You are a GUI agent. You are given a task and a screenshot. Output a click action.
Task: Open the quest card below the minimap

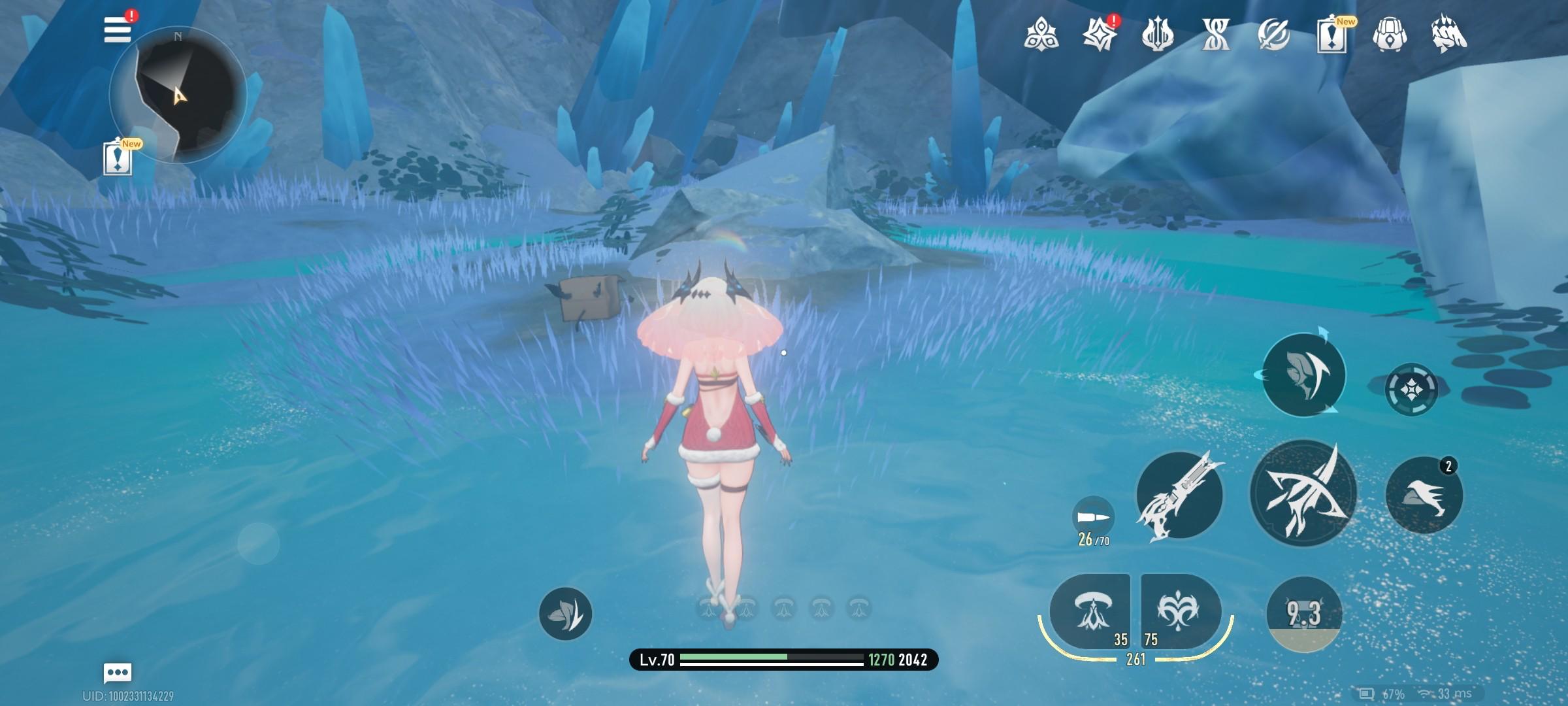[118, 159]
